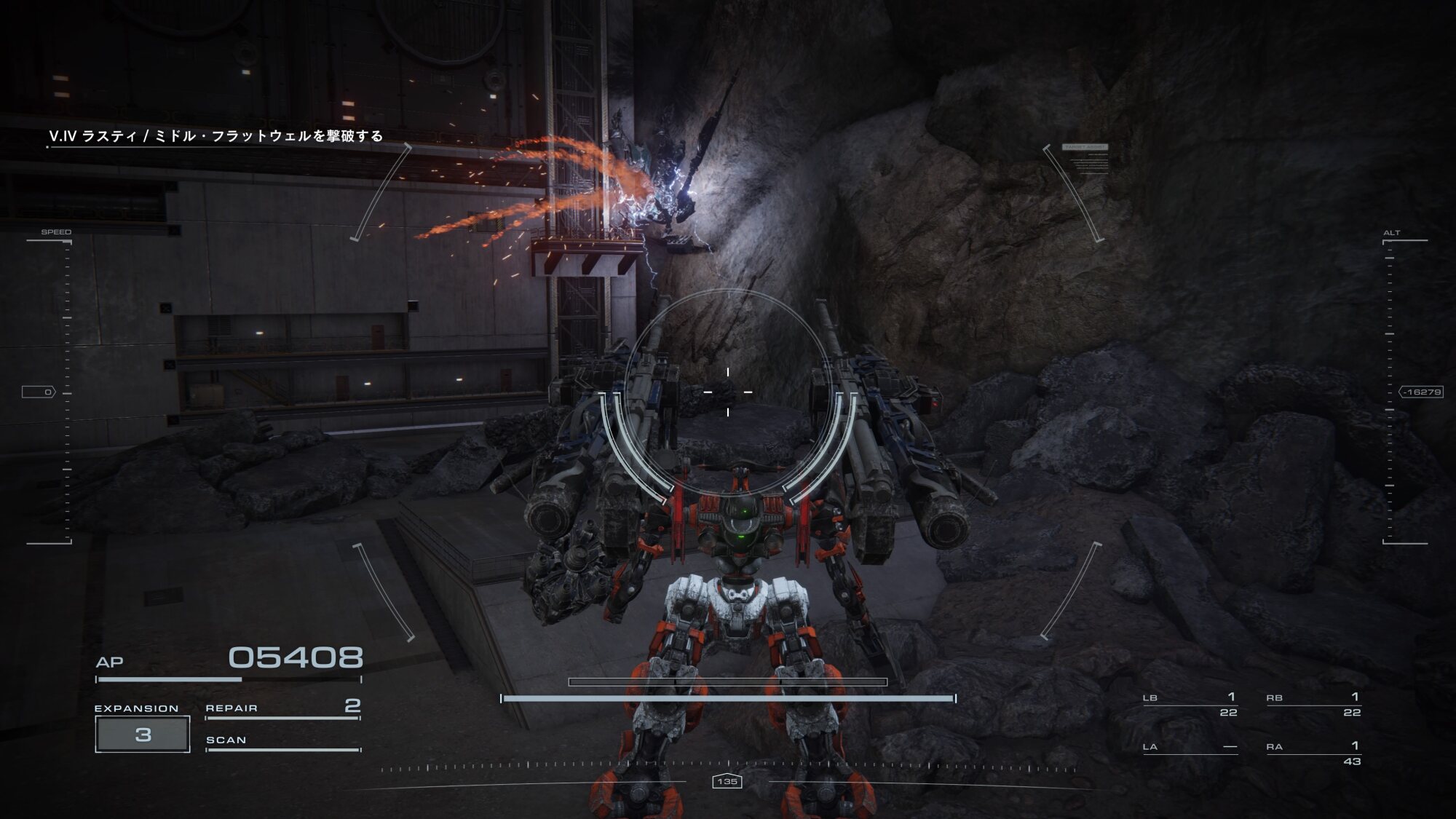Use the Repair kit entry

[x=282, y=708]
